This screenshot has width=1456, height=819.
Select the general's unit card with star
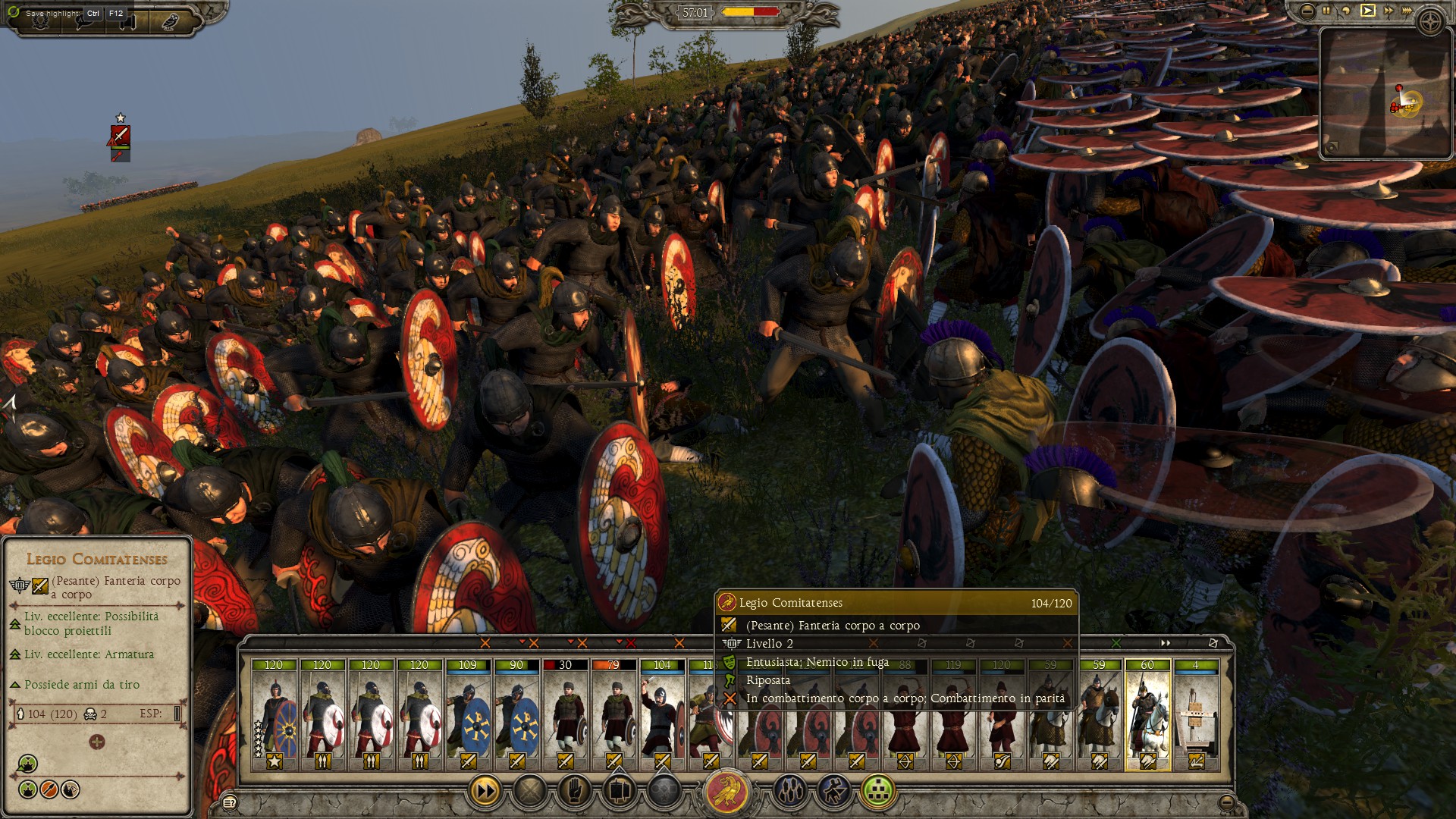[274, 714]
